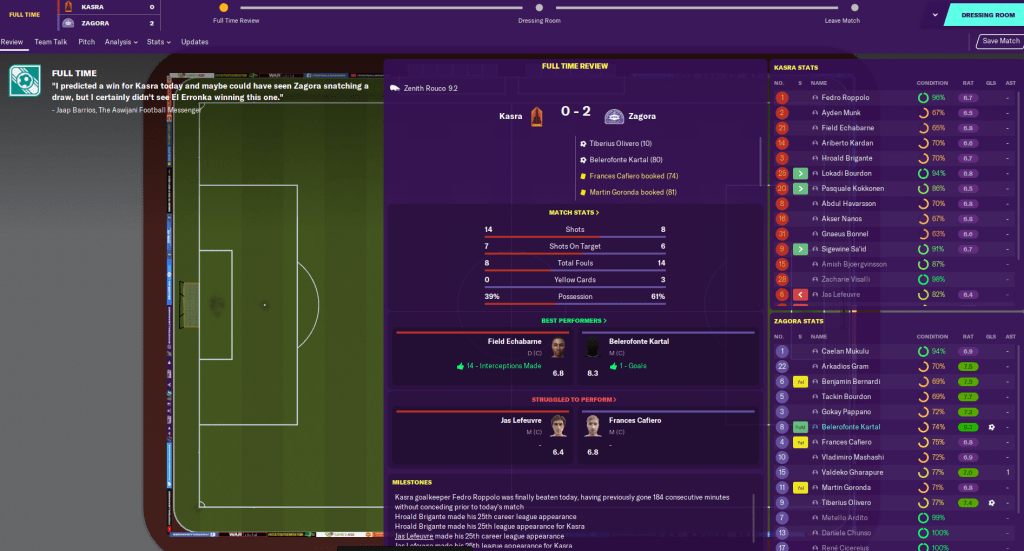This screenshot has height=551, width=1024.
Task: Save the match
Action: (x=999, y=41)
